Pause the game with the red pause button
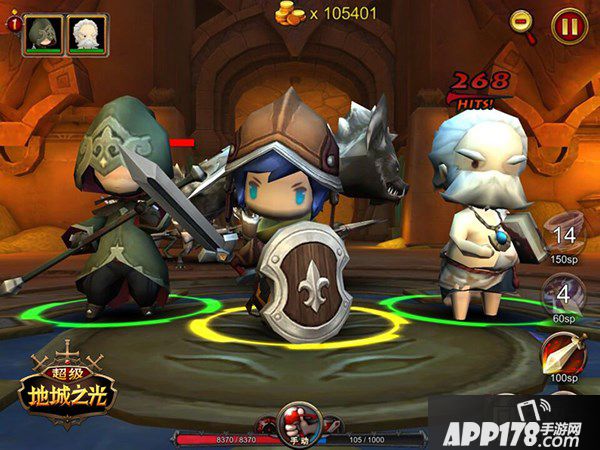 (569, 24)
